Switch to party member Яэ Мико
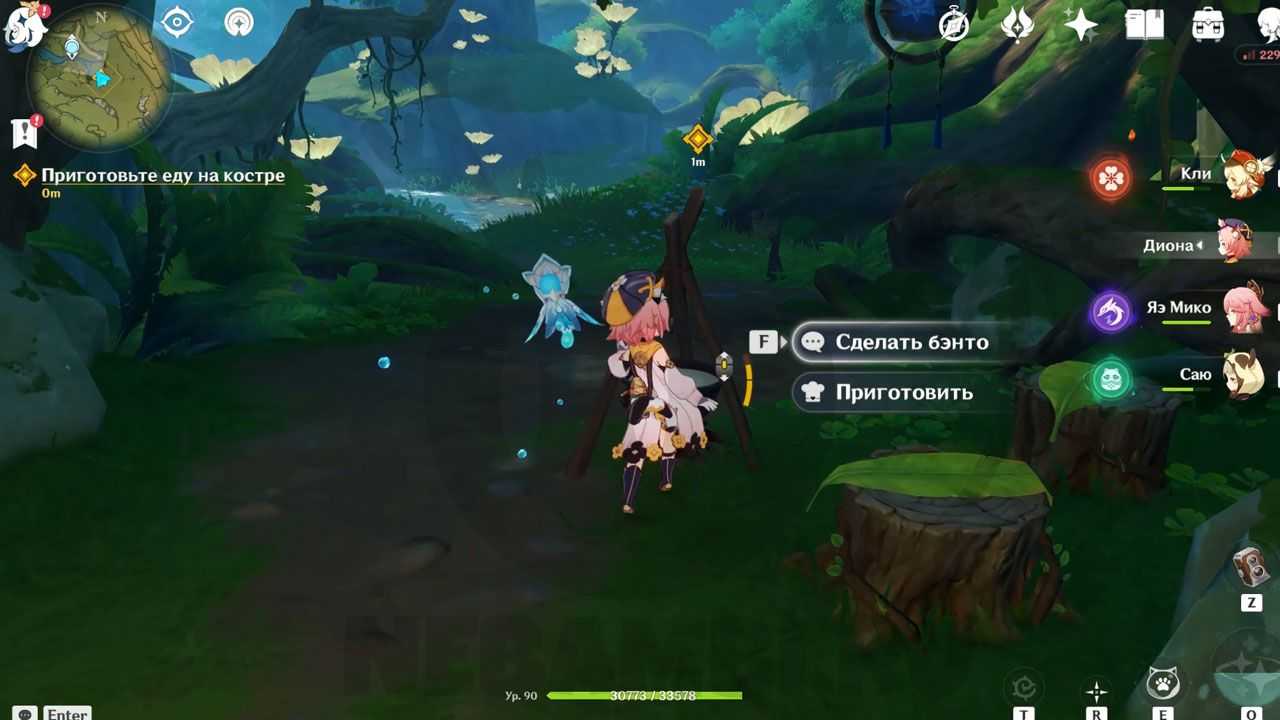 coord(1245,308)
